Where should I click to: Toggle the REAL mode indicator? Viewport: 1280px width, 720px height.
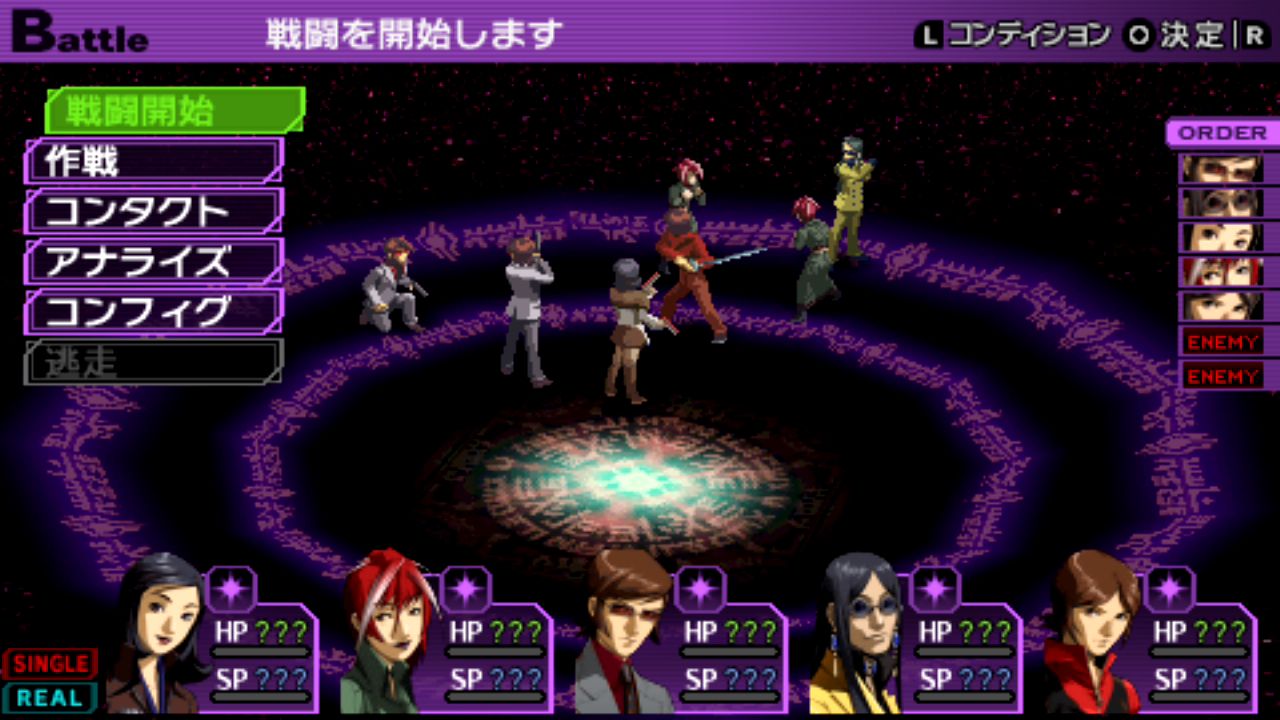50,698
